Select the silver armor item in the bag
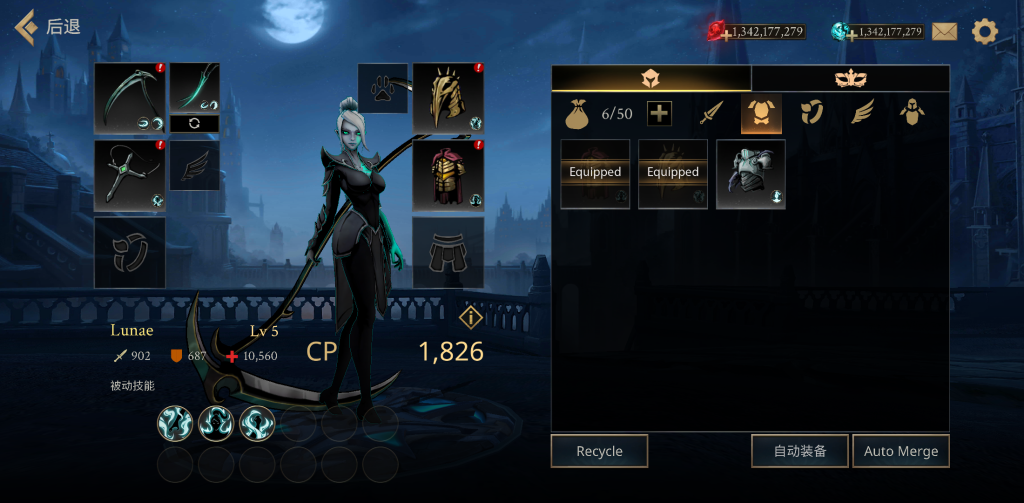Screen dimensions: 1024x503 click(751, 174)
